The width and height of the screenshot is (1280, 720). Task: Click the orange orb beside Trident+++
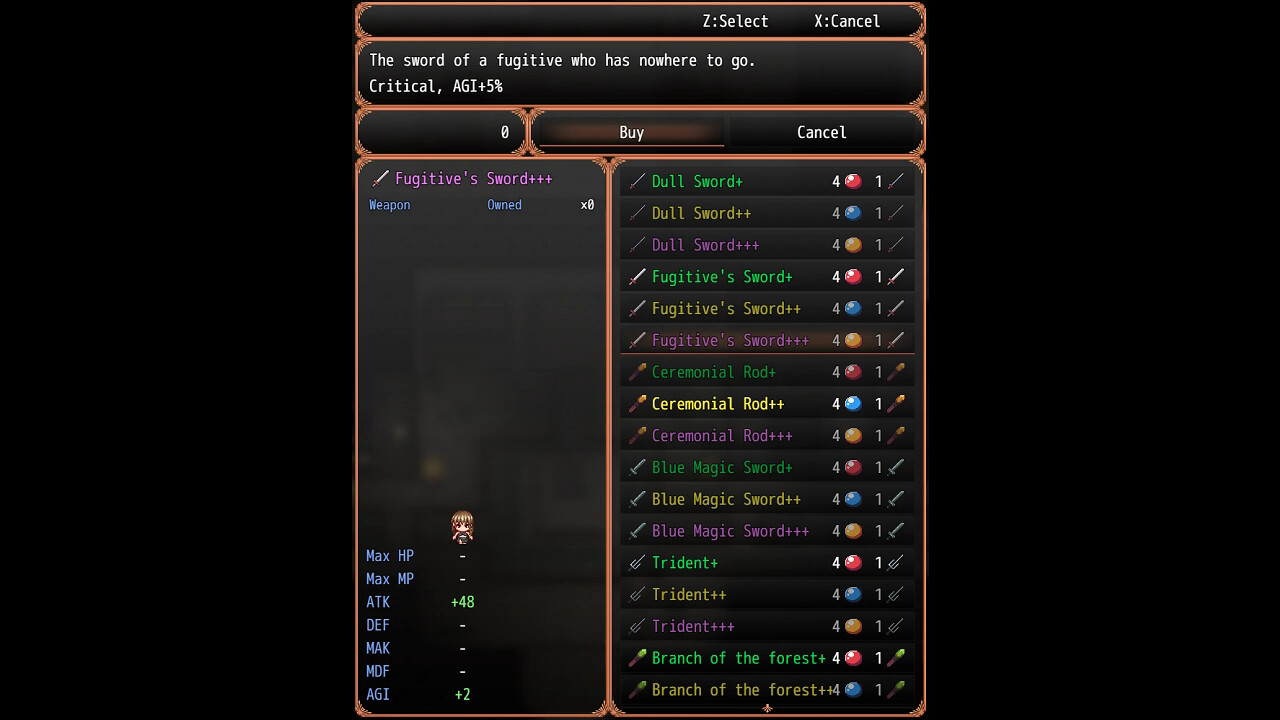click(852, 626)
